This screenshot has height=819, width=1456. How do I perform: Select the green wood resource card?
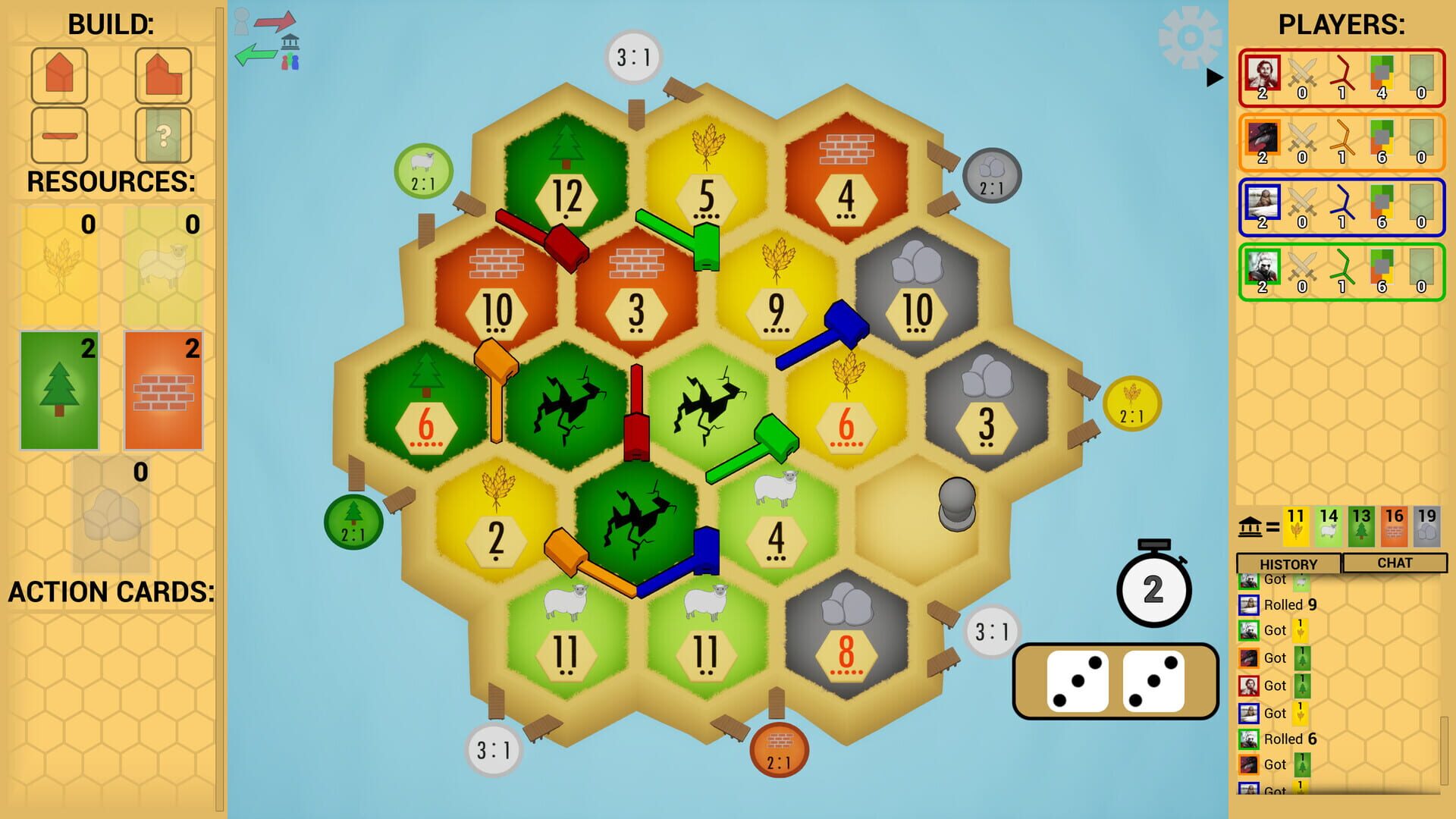[x=60, y=388]
